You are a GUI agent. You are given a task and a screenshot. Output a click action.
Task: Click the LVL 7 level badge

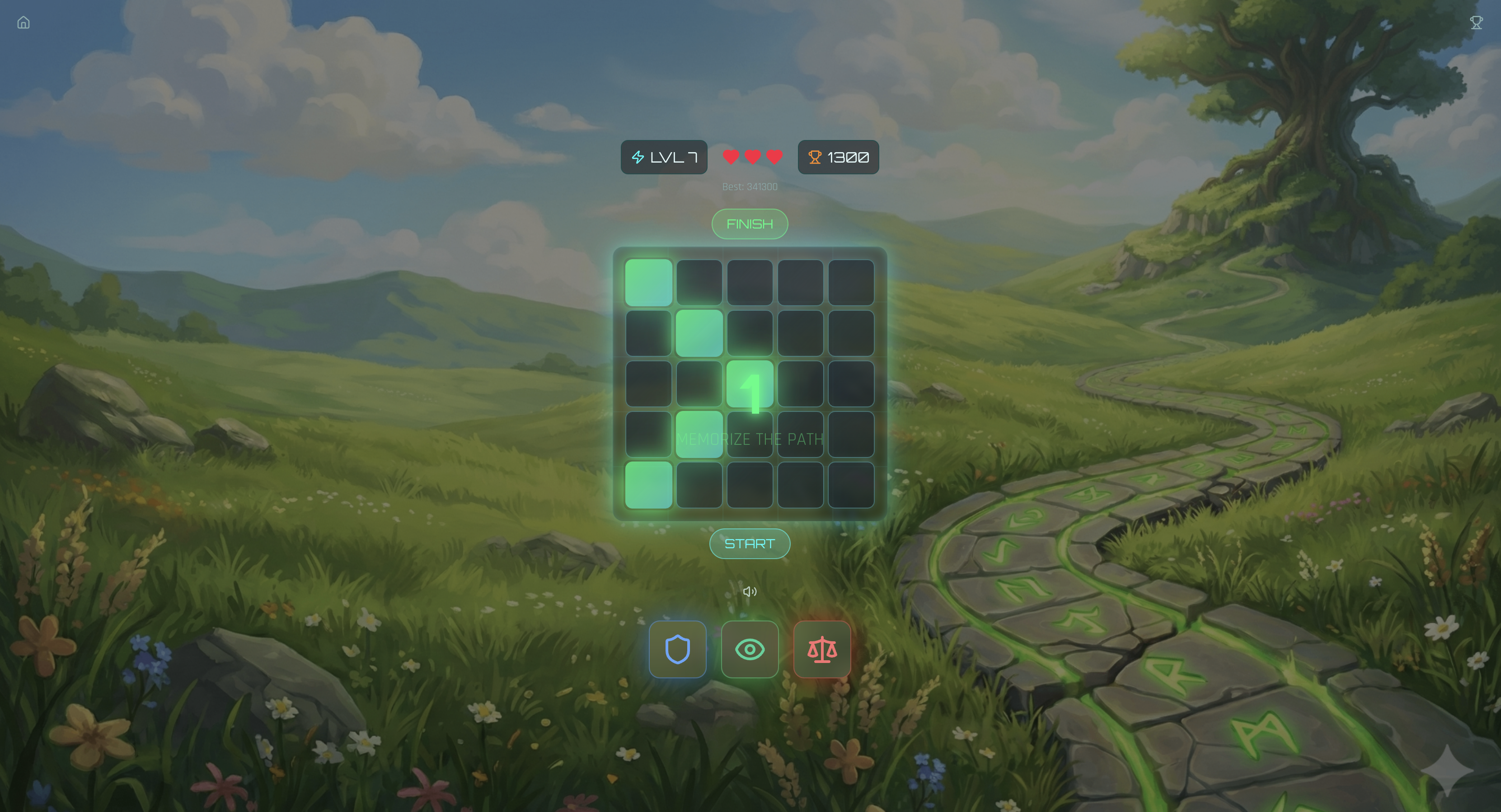click(x=663, y=157)
